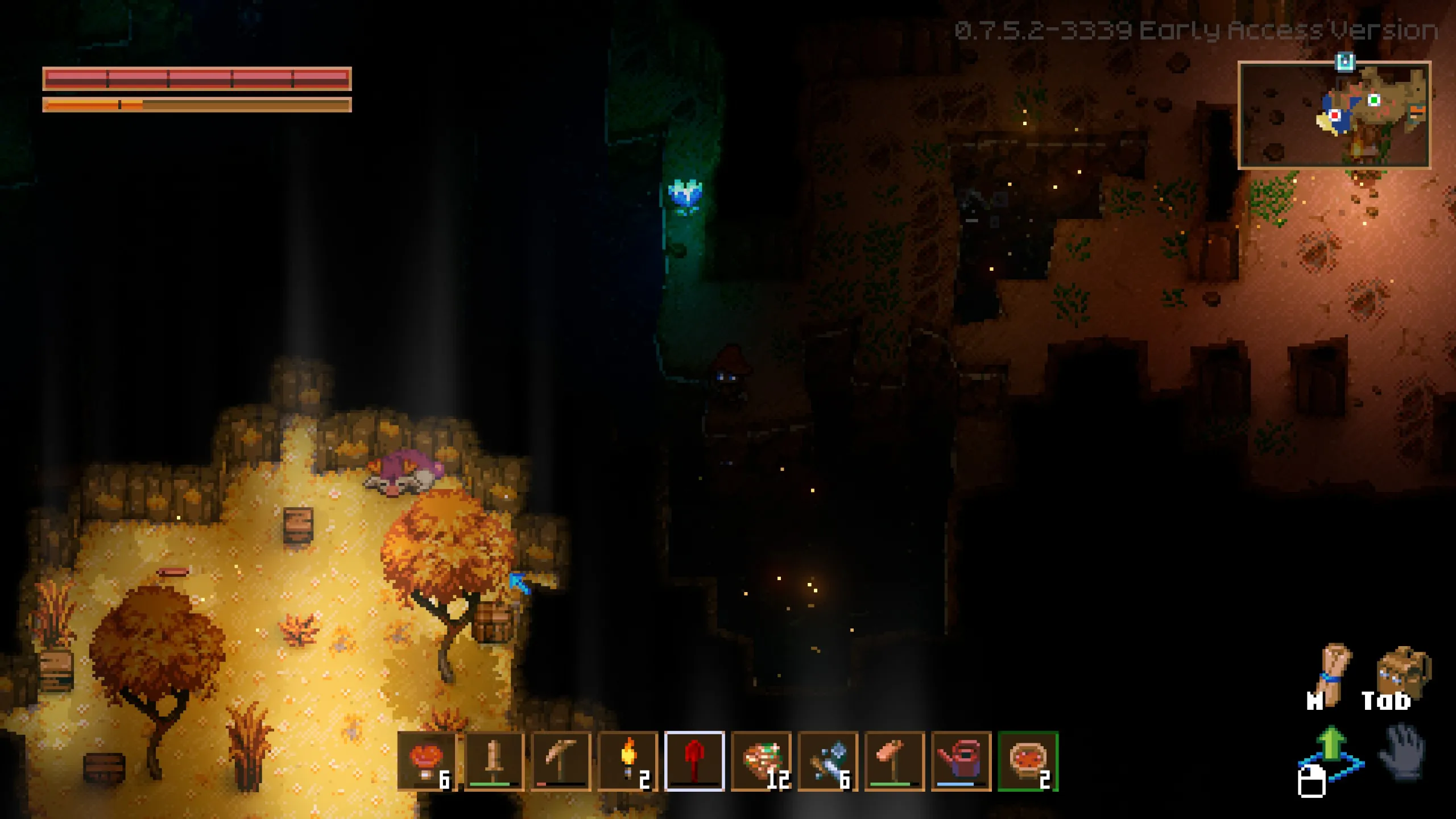The width and height of the screenshot is (1456, 819).
Task: Select the red mushroom hotbar slot
Action: pos(427,761)
